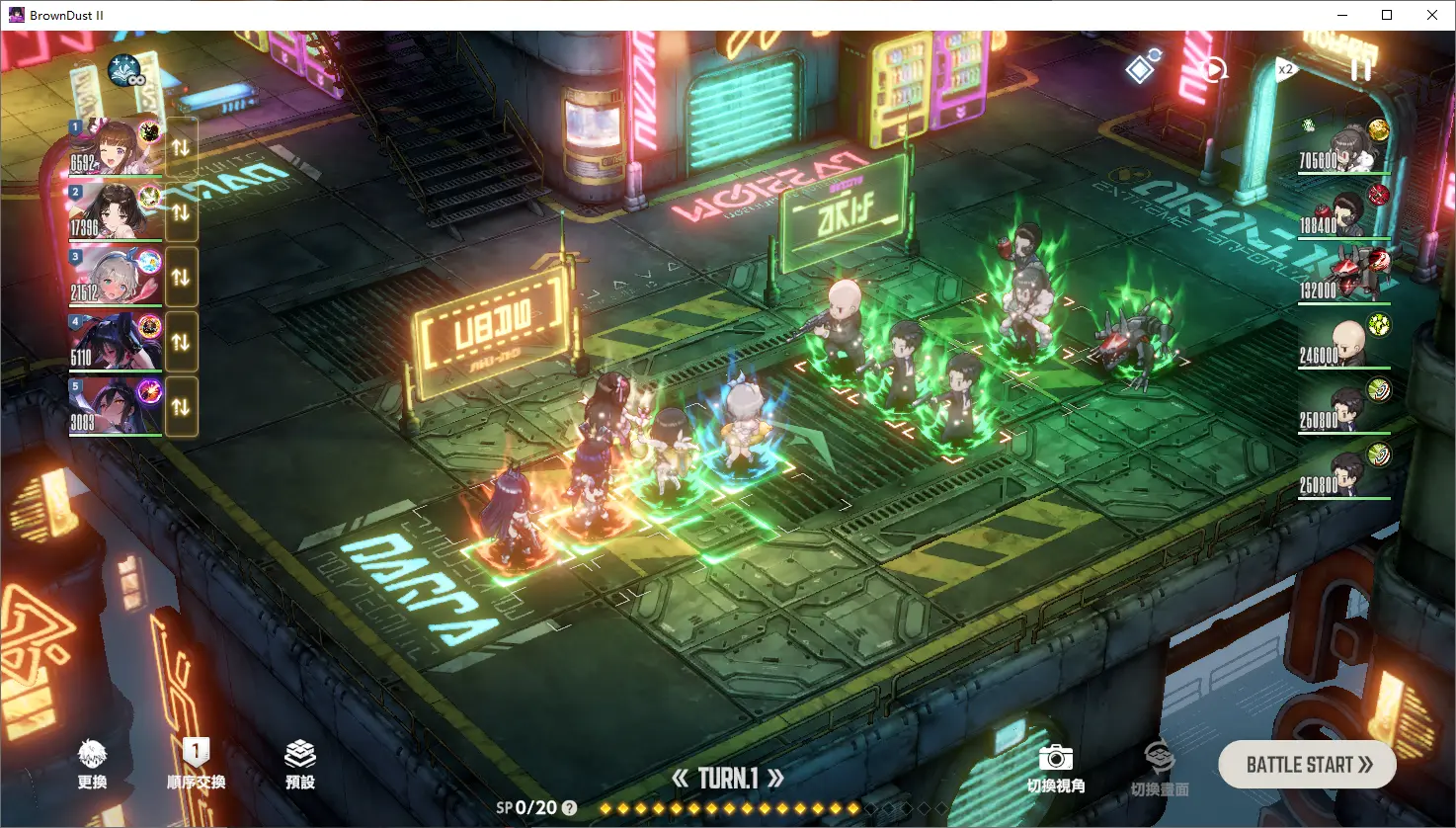The height and width of the screenshot is (828, 1456).
Task: Toggle the auto-play circular arrow icon
Action: pos(1214,69)
